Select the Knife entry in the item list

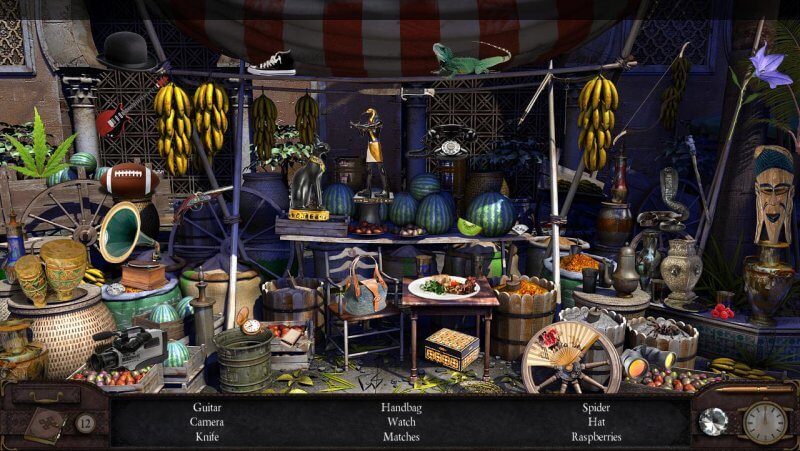[x=209, y=437]
